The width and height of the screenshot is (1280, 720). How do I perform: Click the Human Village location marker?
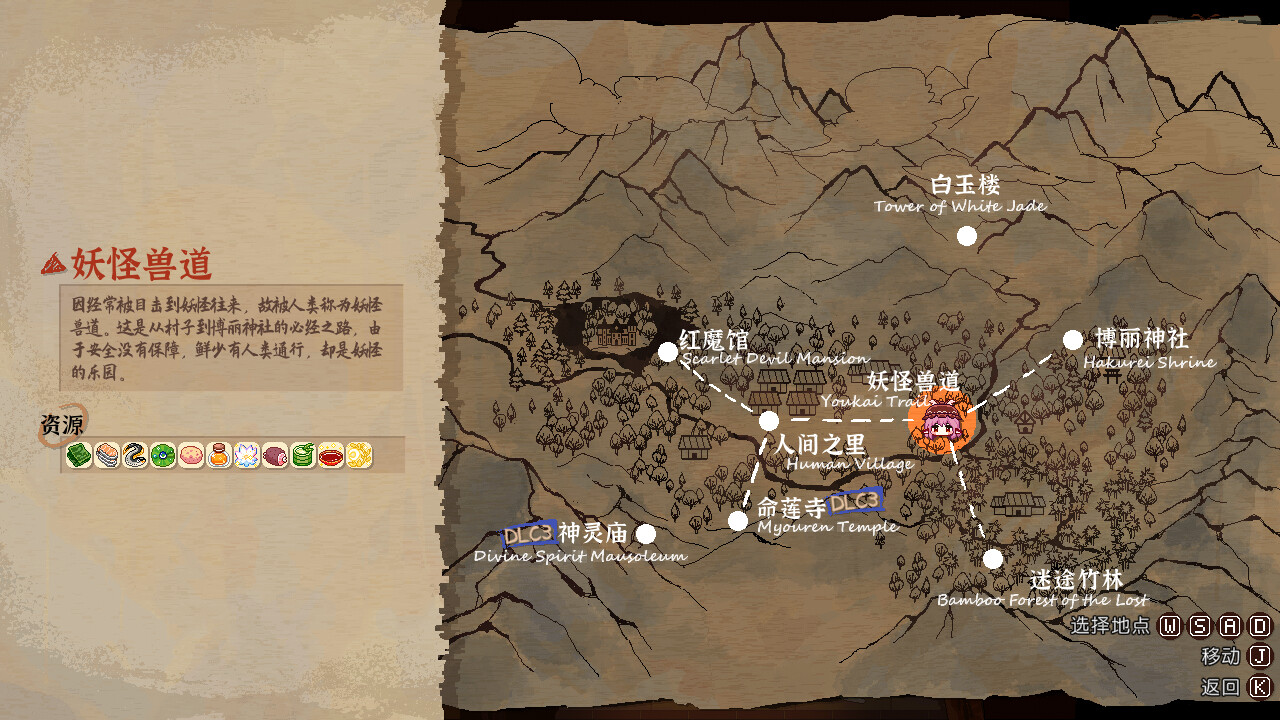pyautogui.click(x=768, y=420)
